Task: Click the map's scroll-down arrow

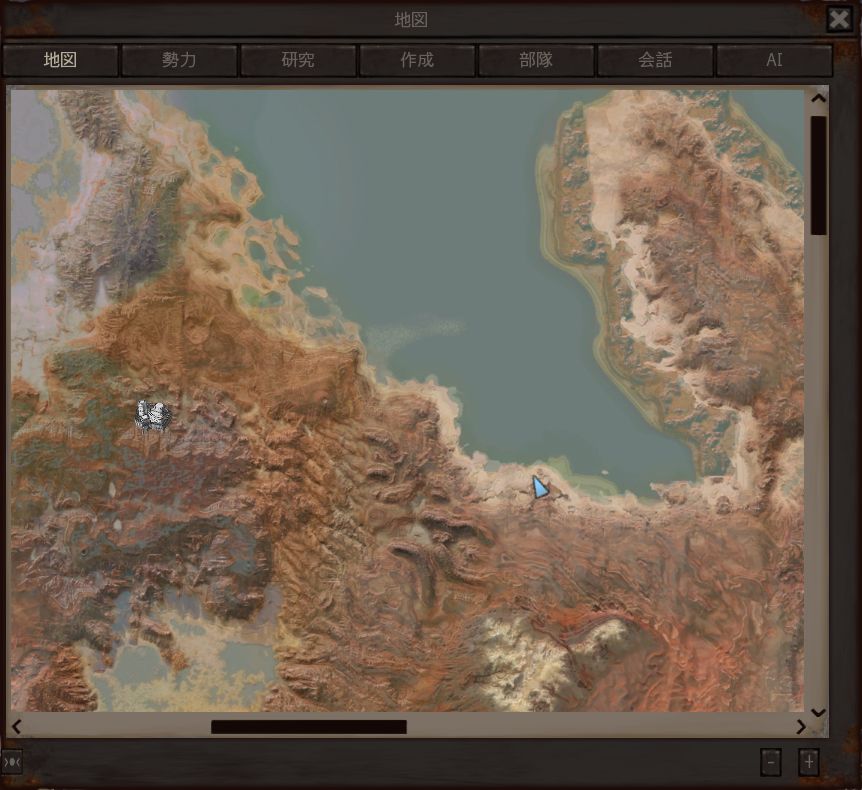Action: 819,712
